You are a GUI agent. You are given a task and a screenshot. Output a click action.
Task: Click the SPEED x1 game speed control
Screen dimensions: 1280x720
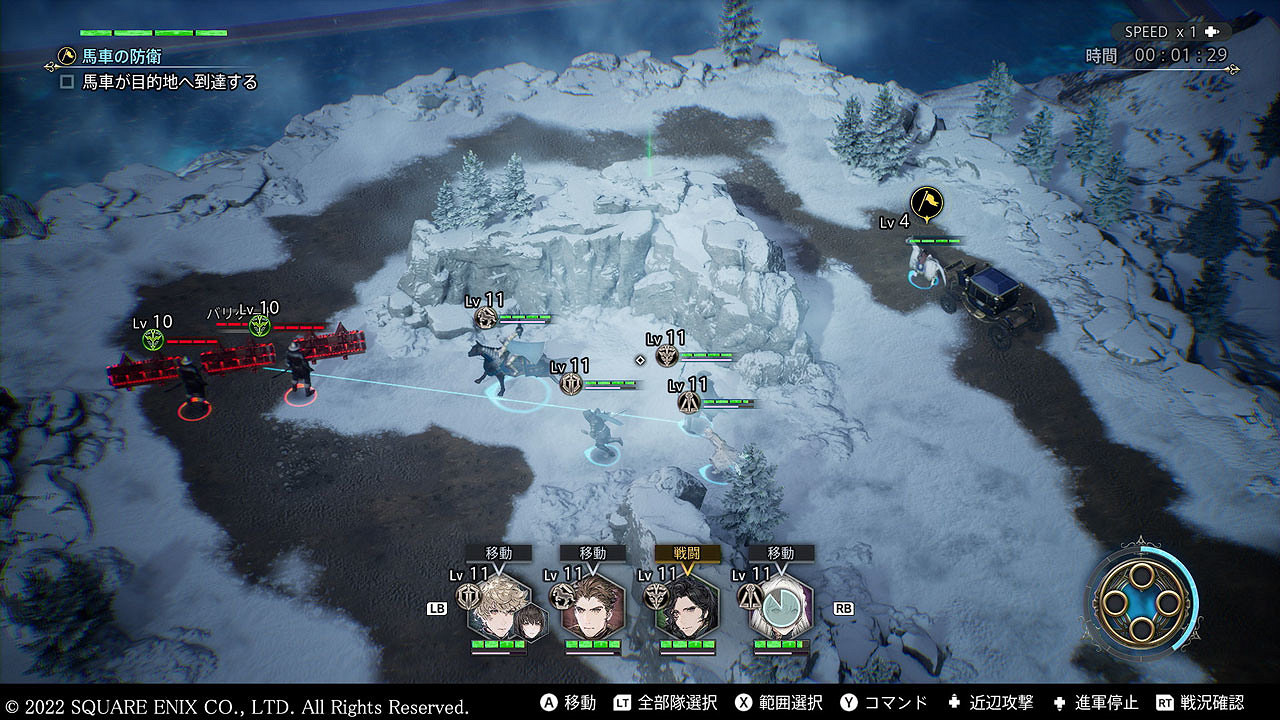point(1168,32)
